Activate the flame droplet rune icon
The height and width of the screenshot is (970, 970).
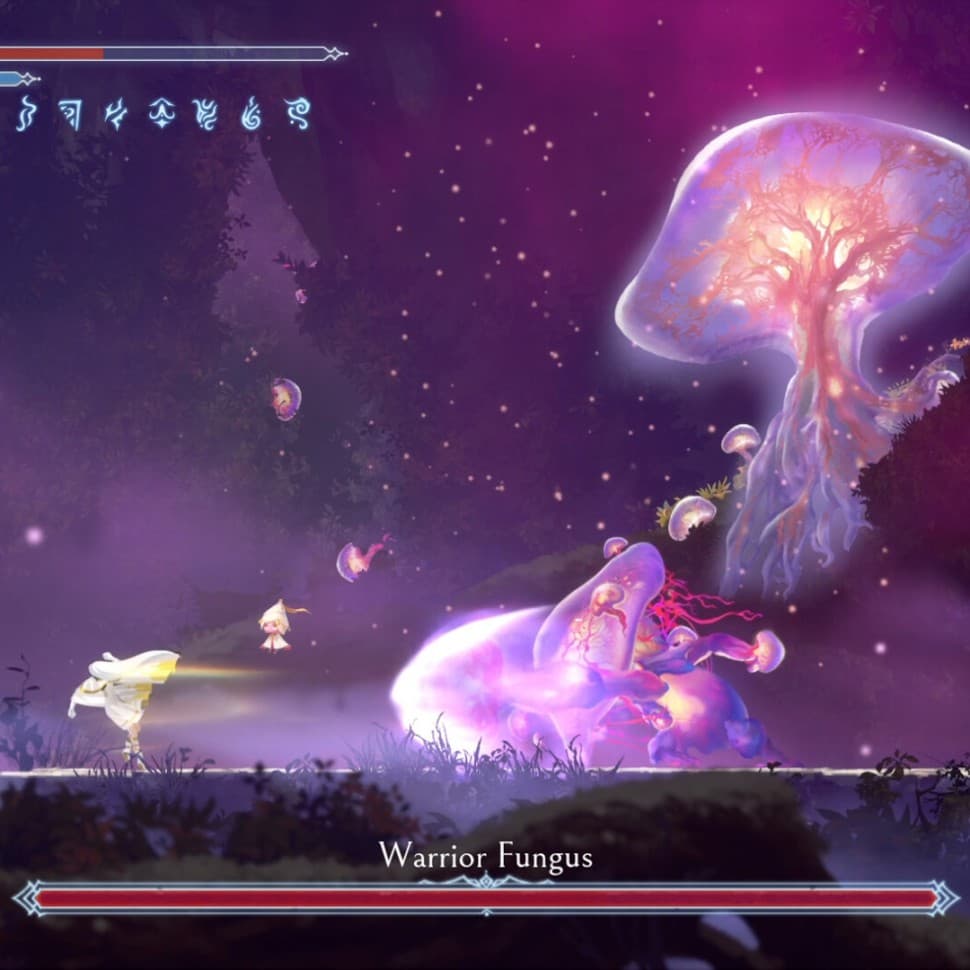tap(252, 115)
